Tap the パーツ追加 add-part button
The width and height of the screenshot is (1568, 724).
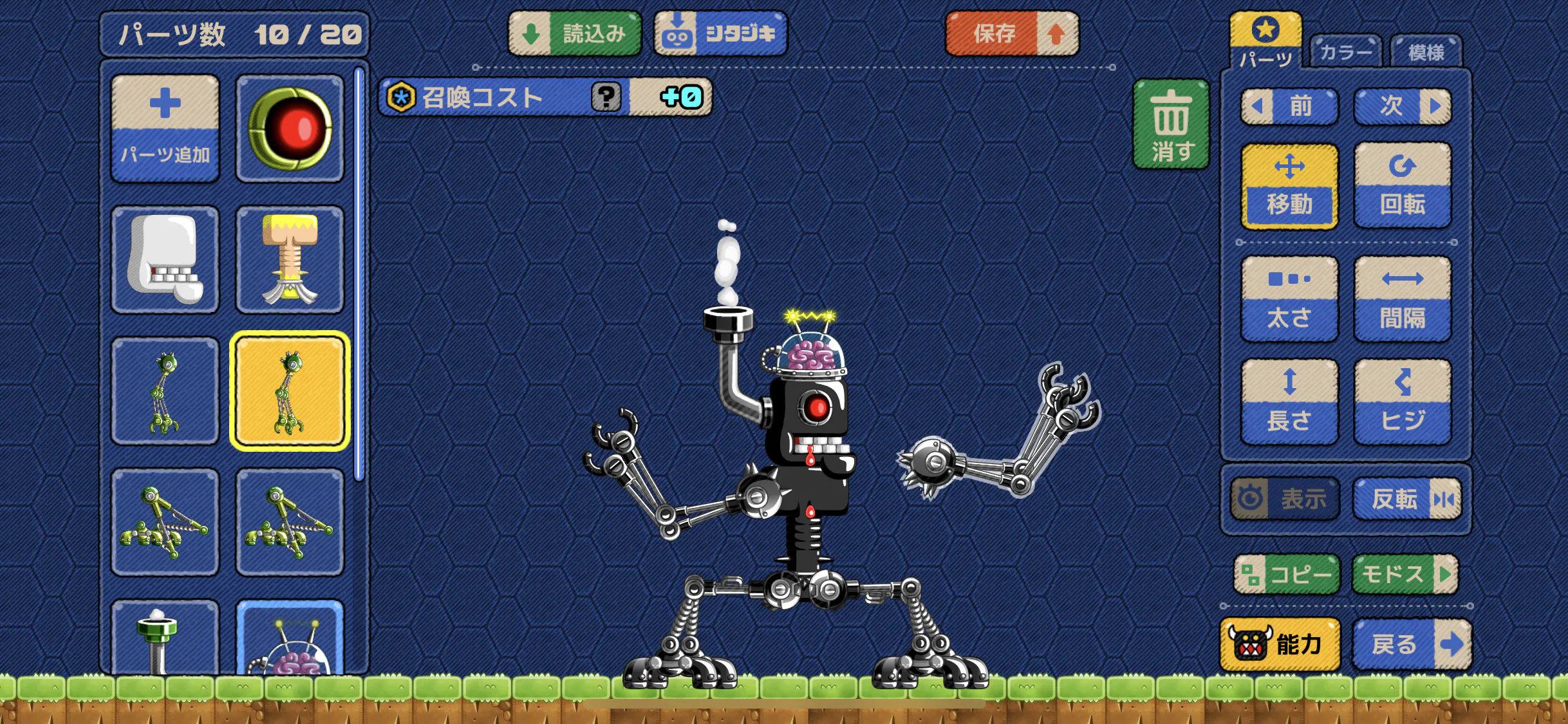[165, 128]
